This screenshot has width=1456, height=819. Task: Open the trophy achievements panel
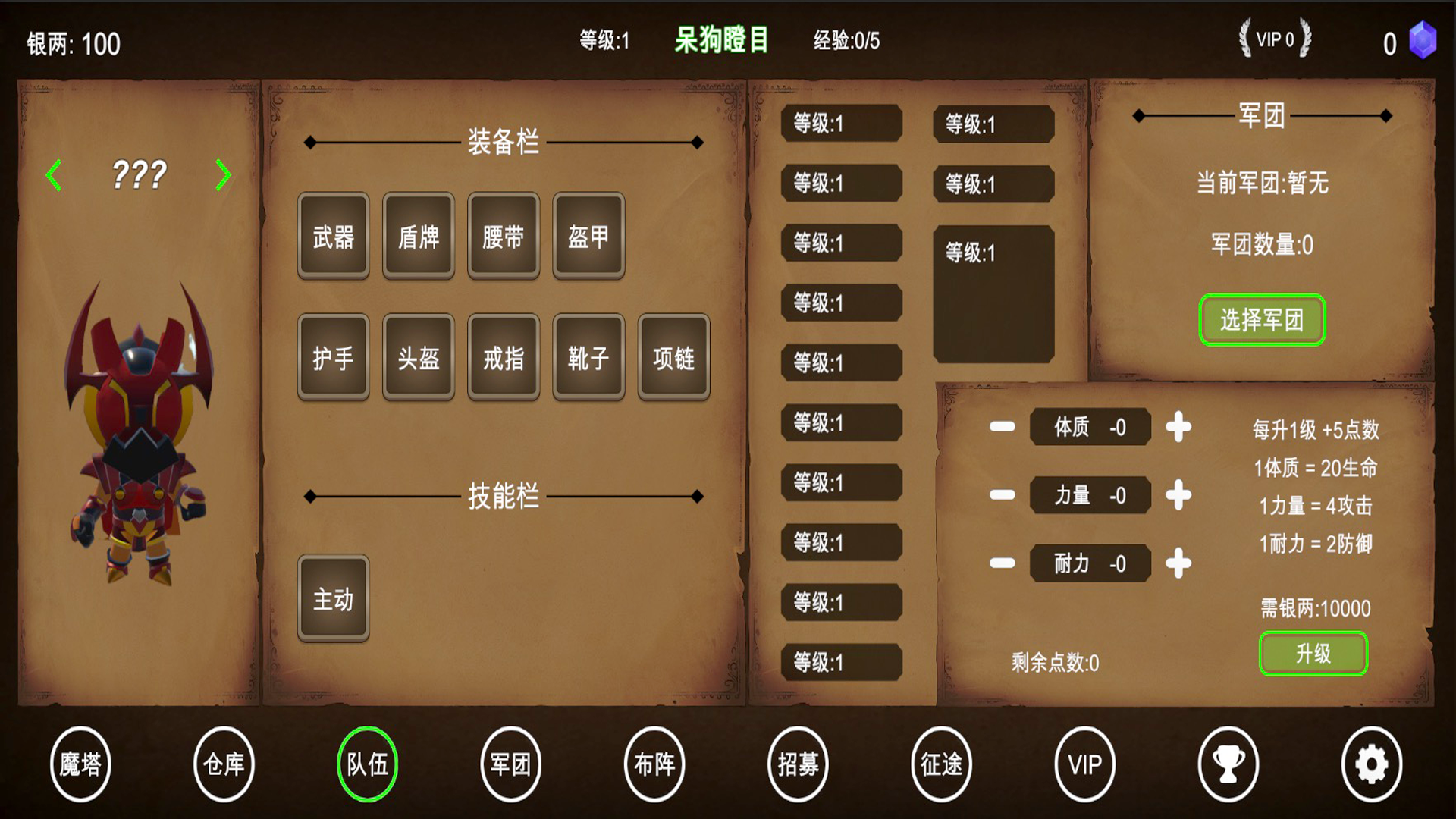tap(1228, 765)
